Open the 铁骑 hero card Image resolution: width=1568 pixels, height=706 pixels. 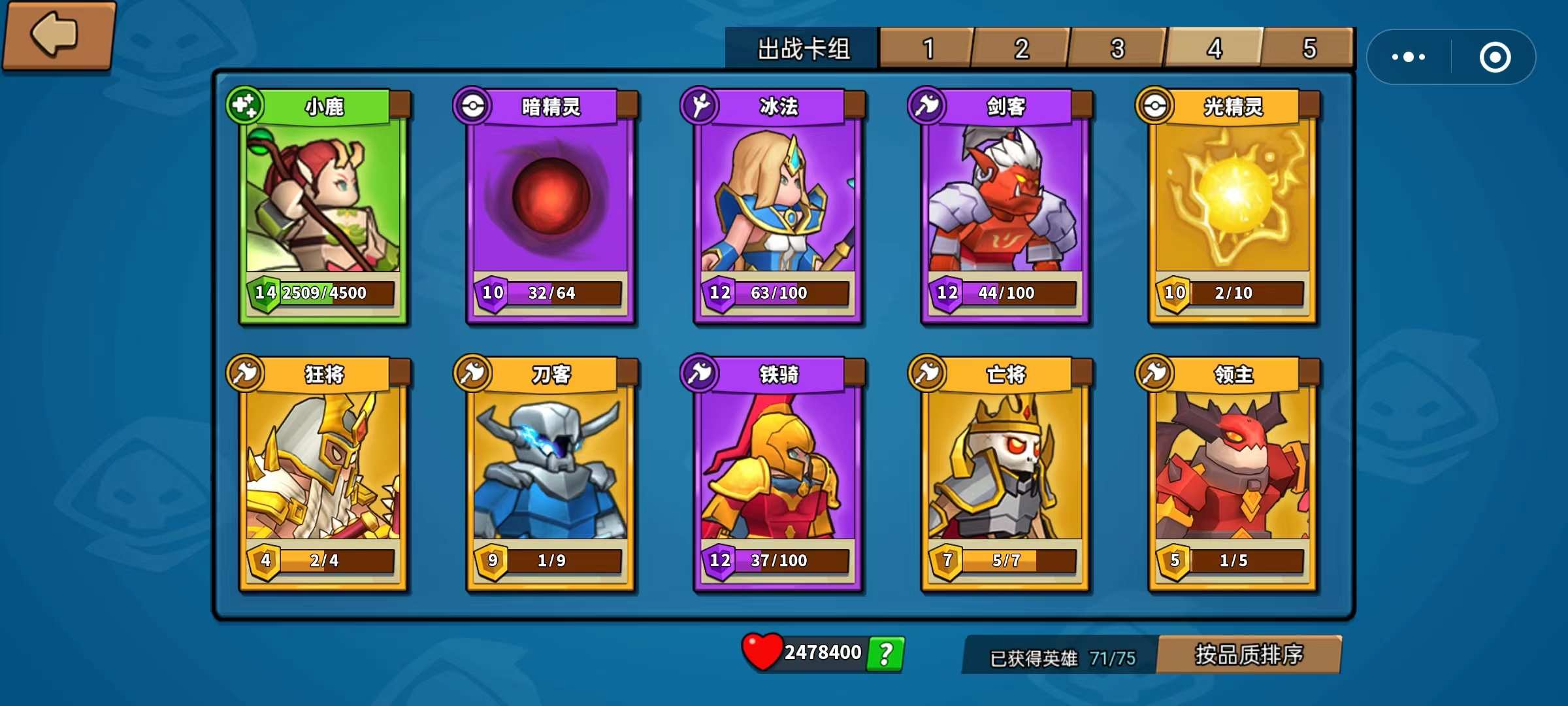coord(777,474)
